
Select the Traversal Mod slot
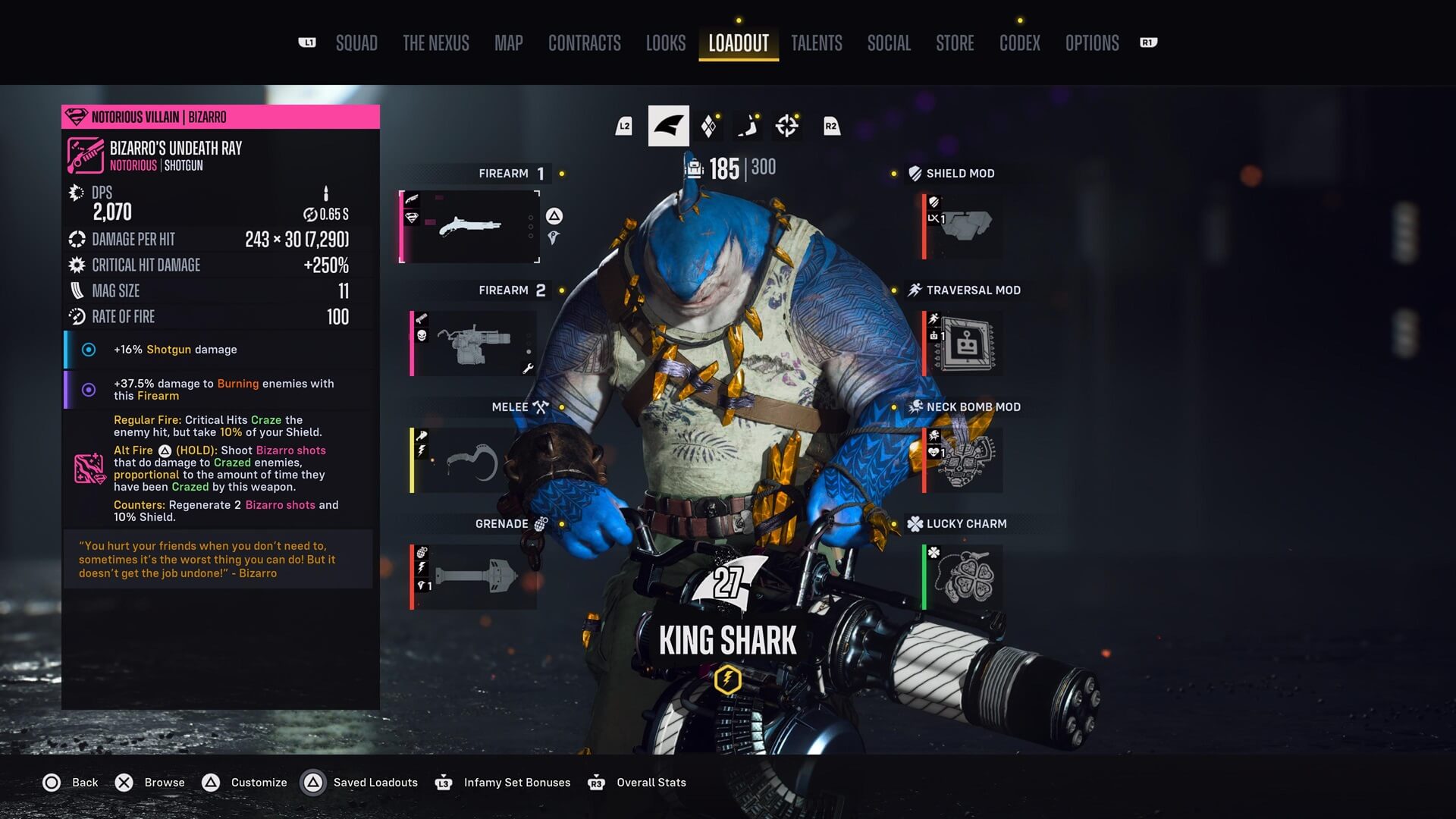click(x=962, y=344)
